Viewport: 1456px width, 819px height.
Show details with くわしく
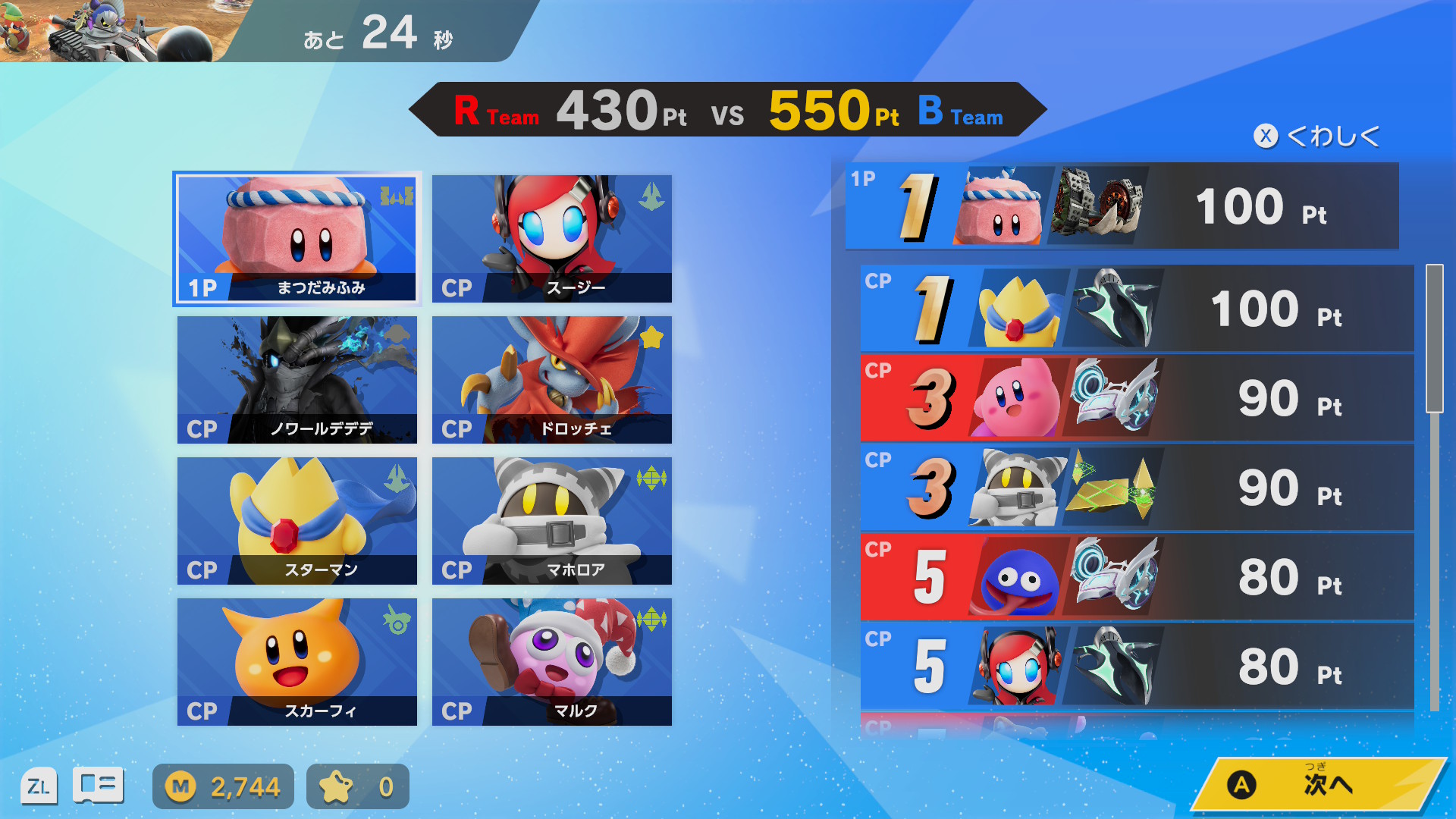tap(1318, 136)
